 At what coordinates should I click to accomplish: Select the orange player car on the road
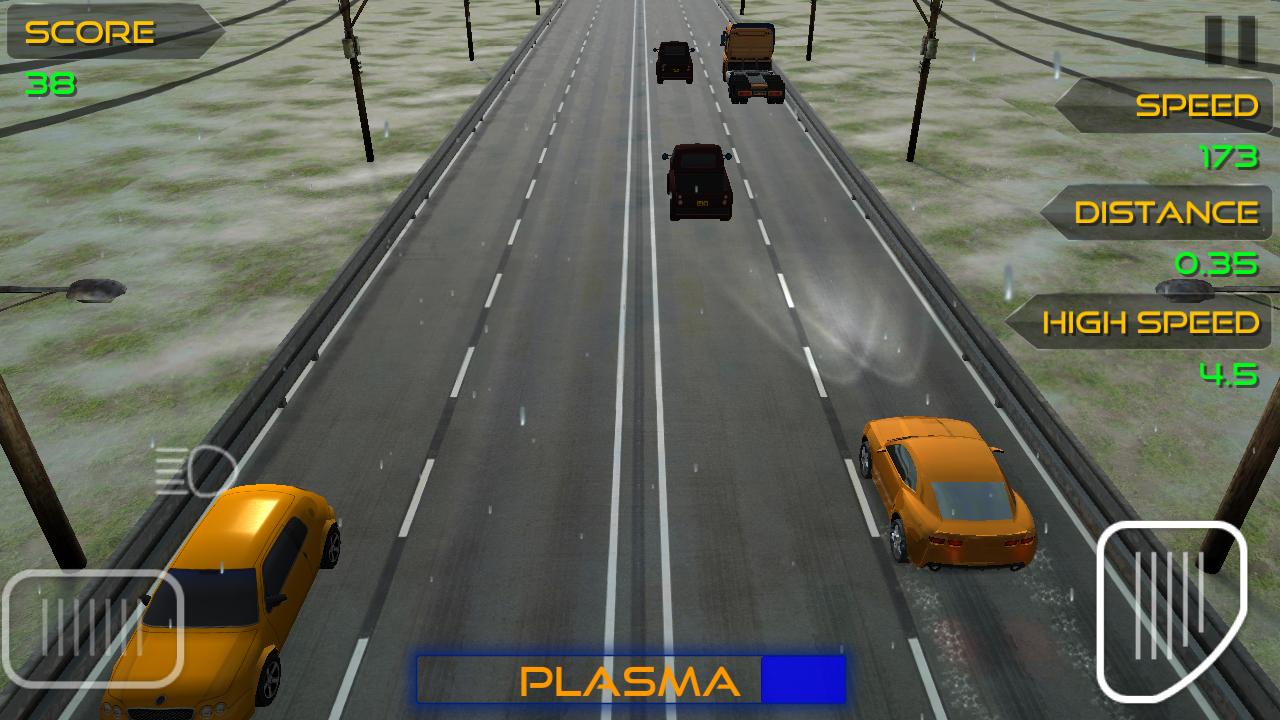944,490
